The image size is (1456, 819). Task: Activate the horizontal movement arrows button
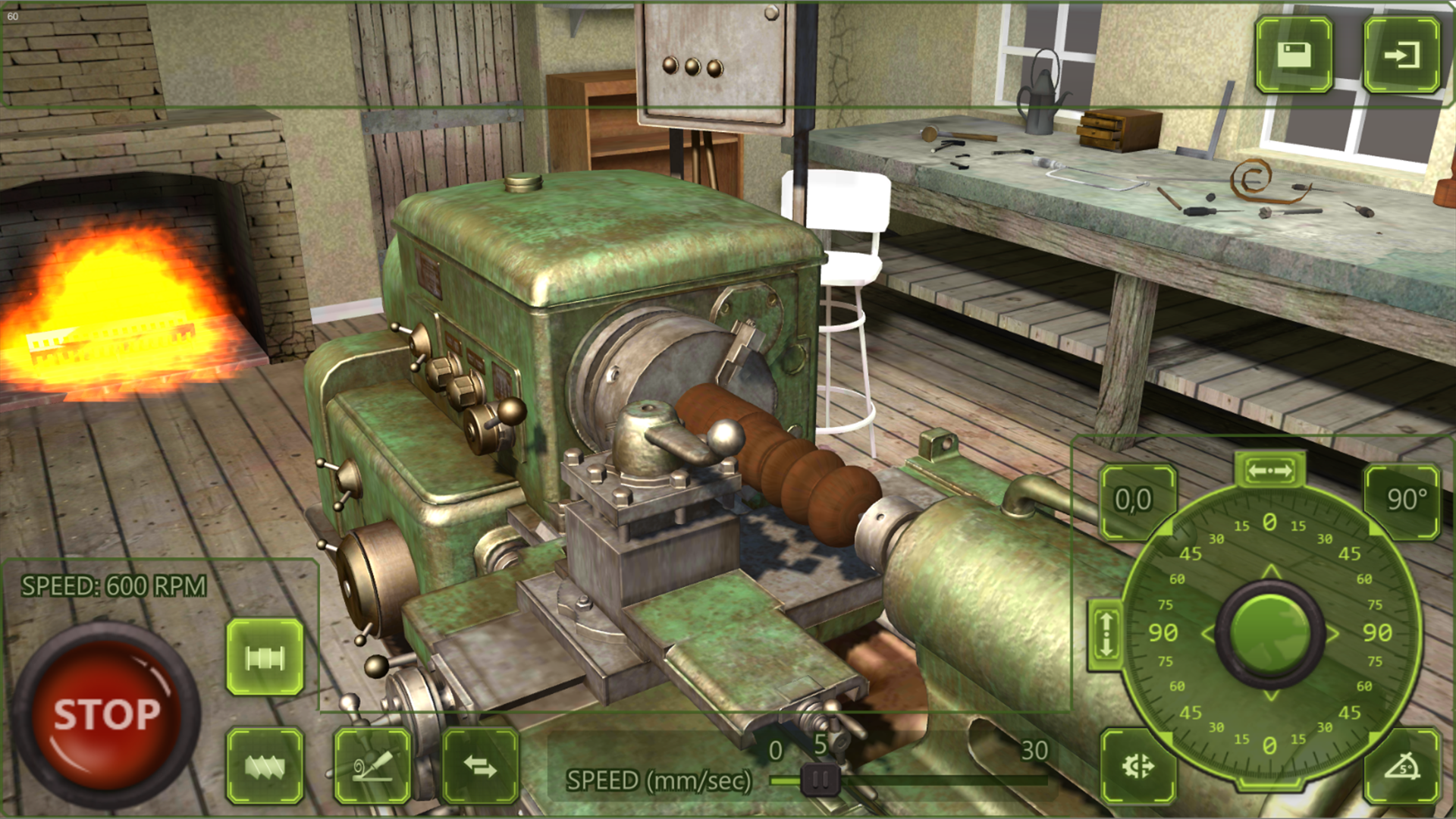[x=1270, y=471]
